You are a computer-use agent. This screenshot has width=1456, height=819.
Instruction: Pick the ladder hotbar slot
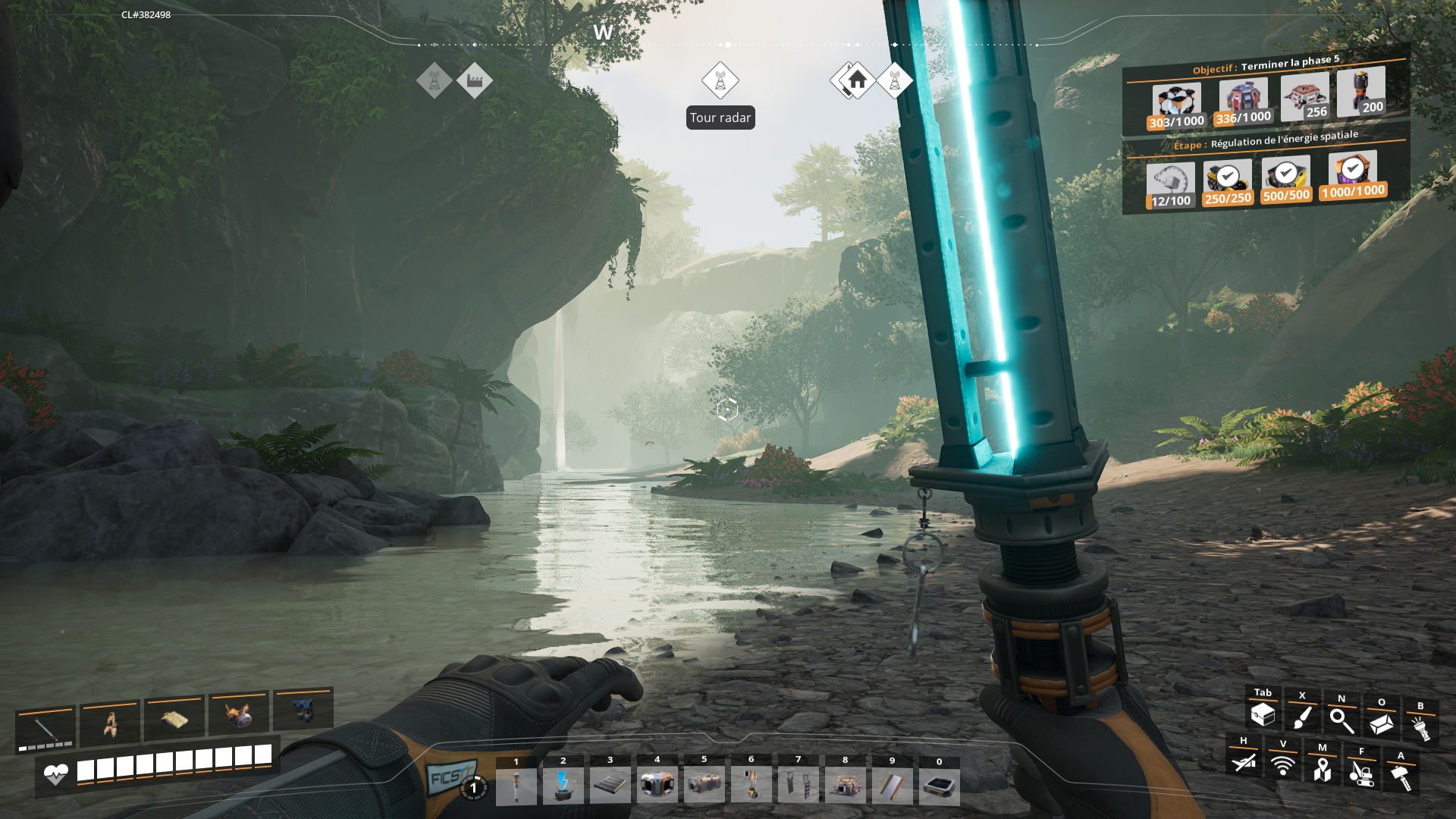pos(799,785)
